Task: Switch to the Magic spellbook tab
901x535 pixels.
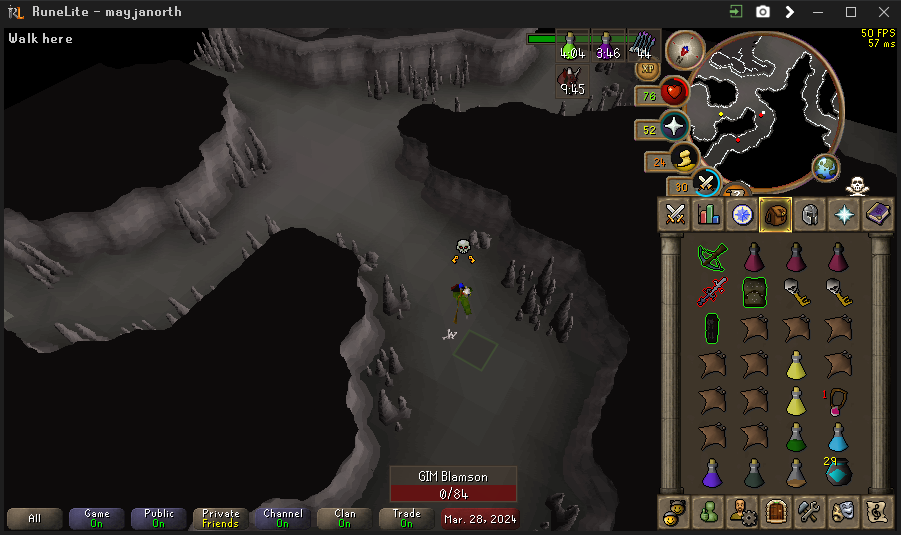Action: tap(878, 214)
